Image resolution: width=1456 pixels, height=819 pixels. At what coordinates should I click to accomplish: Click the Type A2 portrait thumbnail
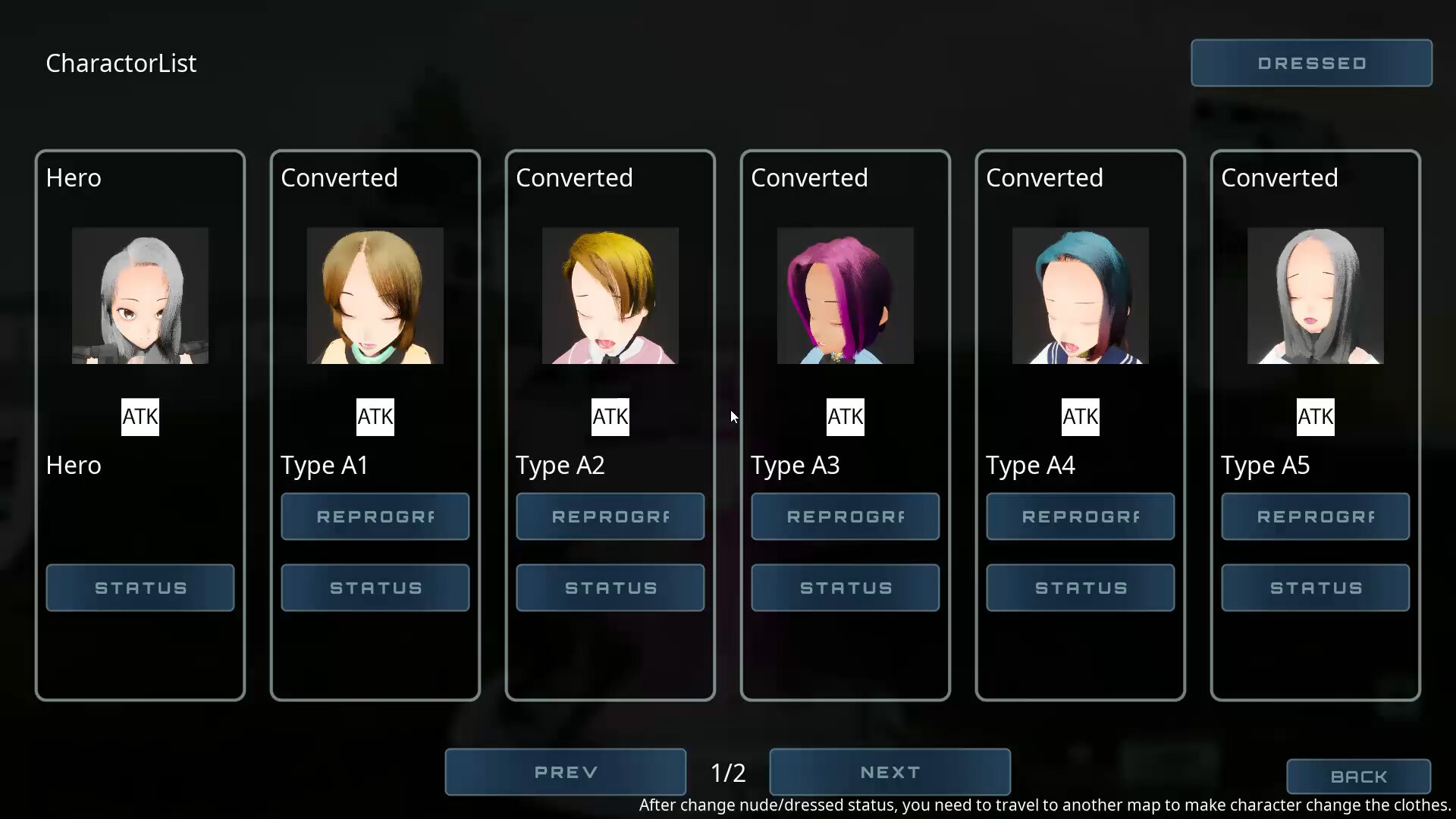point(610,296)
